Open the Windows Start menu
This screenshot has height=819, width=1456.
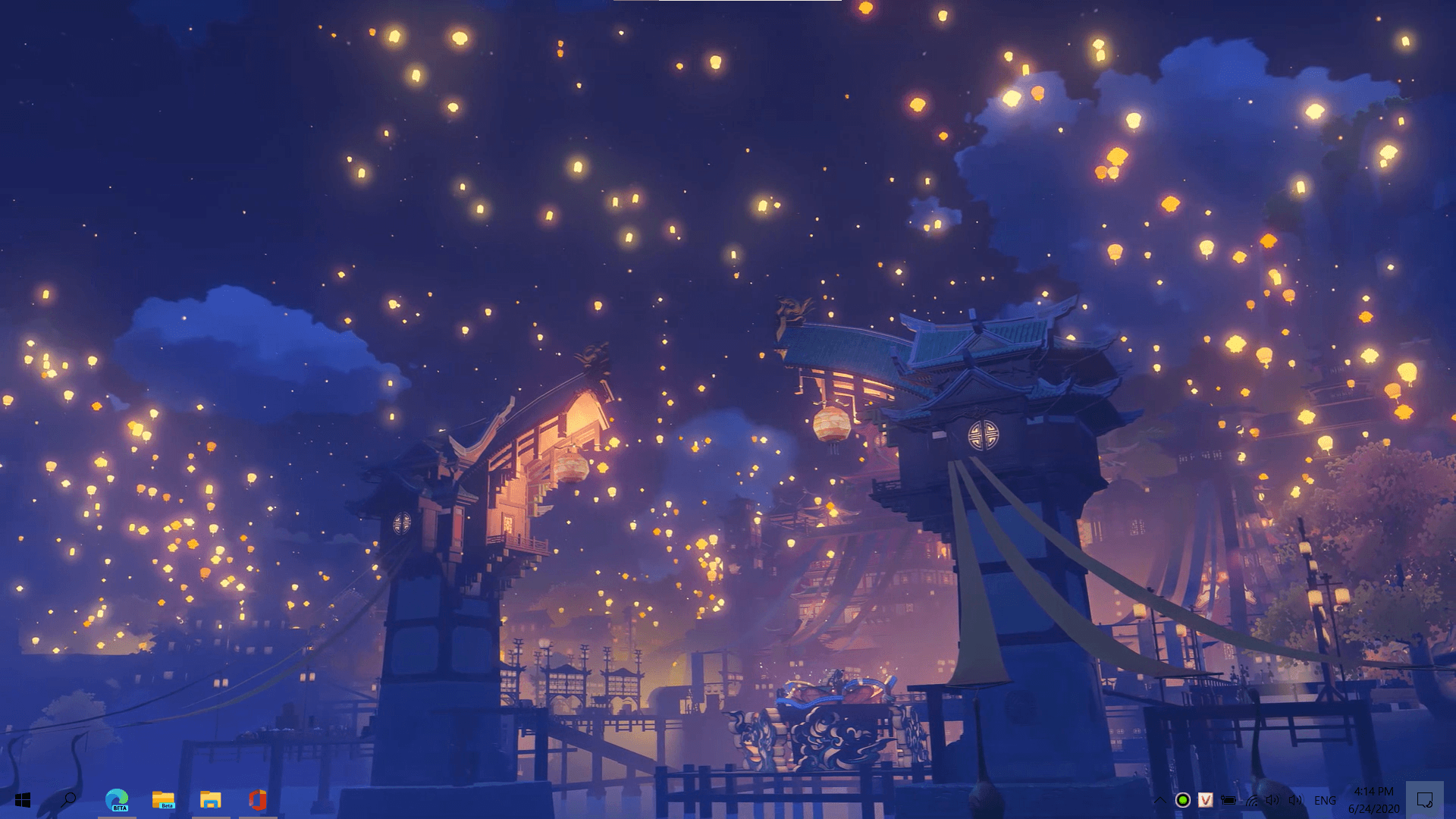(x=22, y=800)
